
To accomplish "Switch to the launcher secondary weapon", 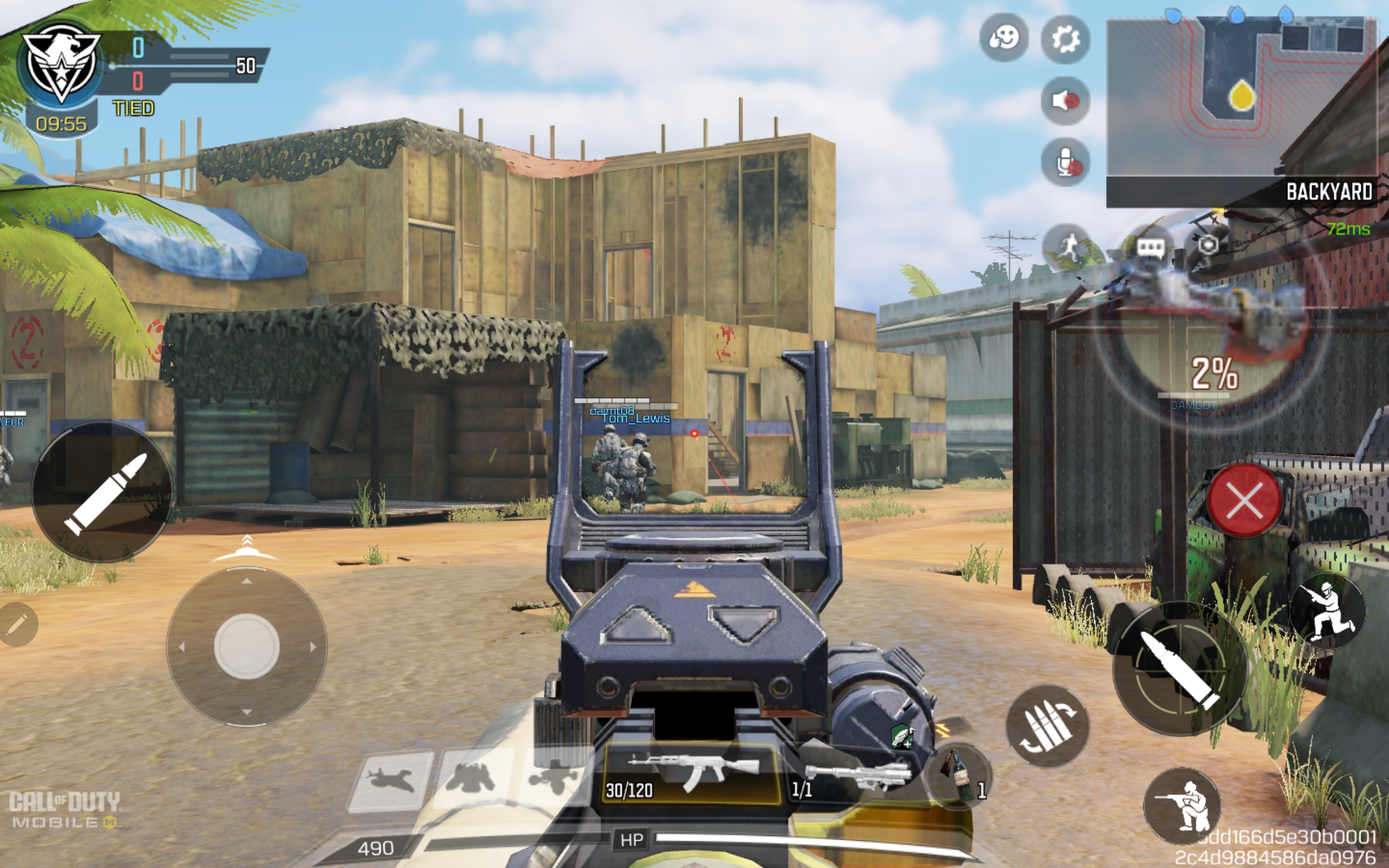I will tap(855, 776).
